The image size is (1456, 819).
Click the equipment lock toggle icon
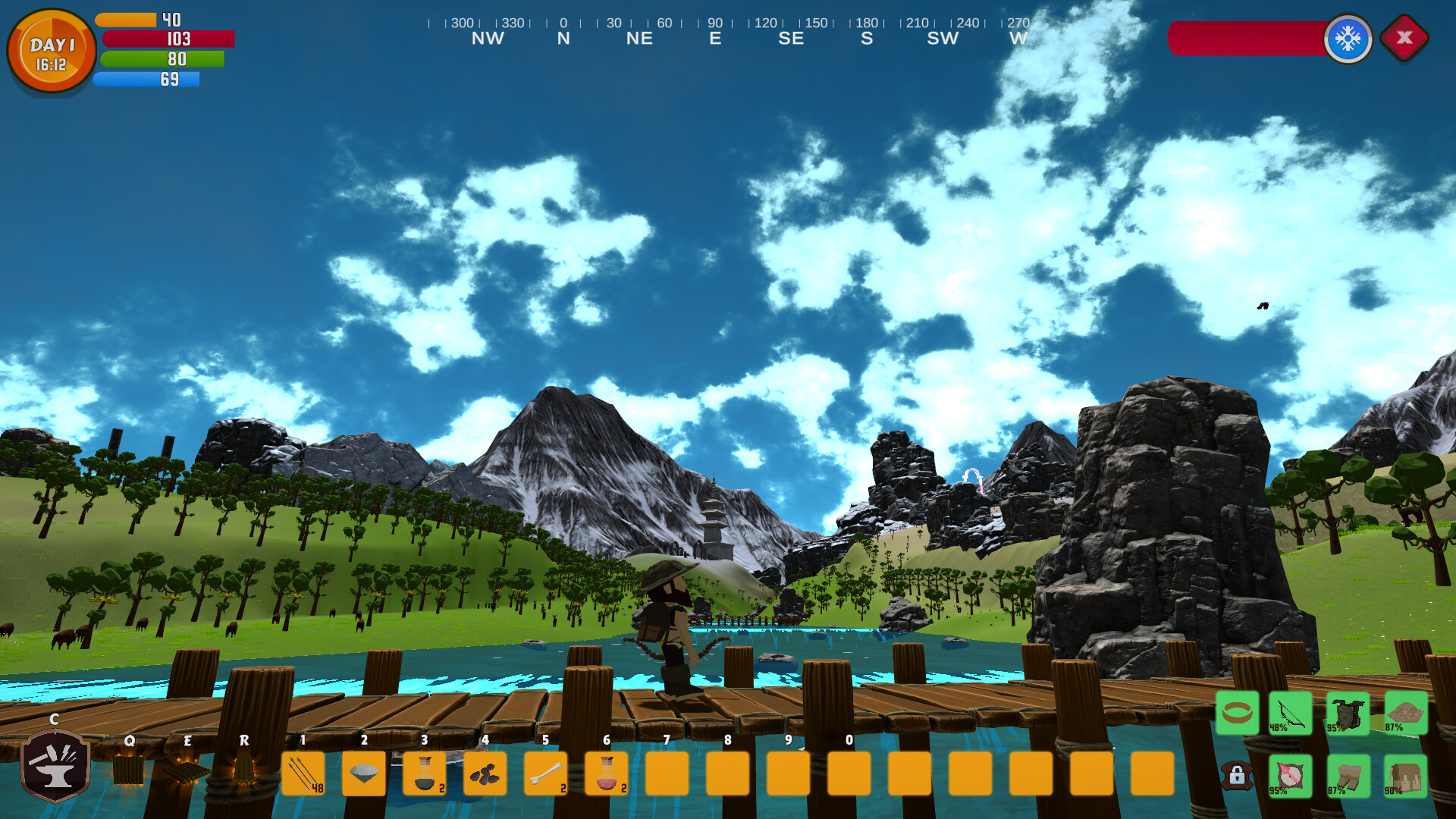pyautogui.click(x=1236, y=775)
